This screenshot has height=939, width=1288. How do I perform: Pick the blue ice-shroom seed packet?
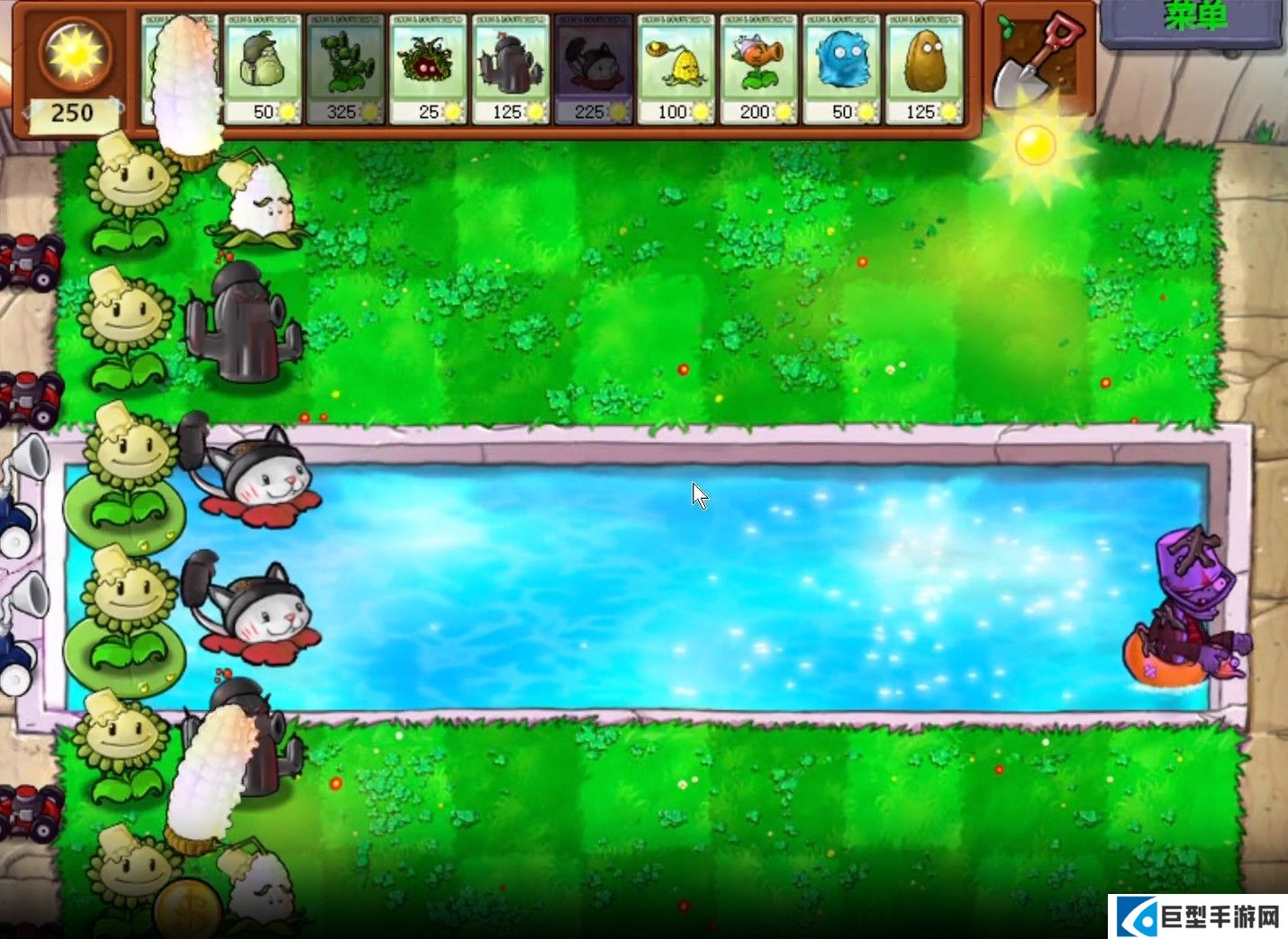point(842,69)
